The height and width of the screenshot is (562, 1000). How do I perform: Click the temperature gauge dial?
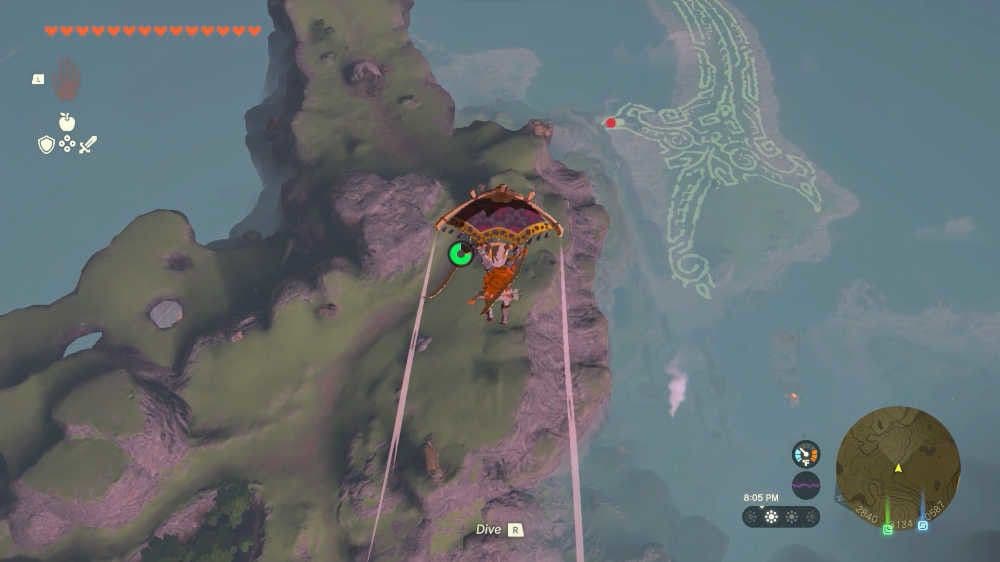pos(806,454)
